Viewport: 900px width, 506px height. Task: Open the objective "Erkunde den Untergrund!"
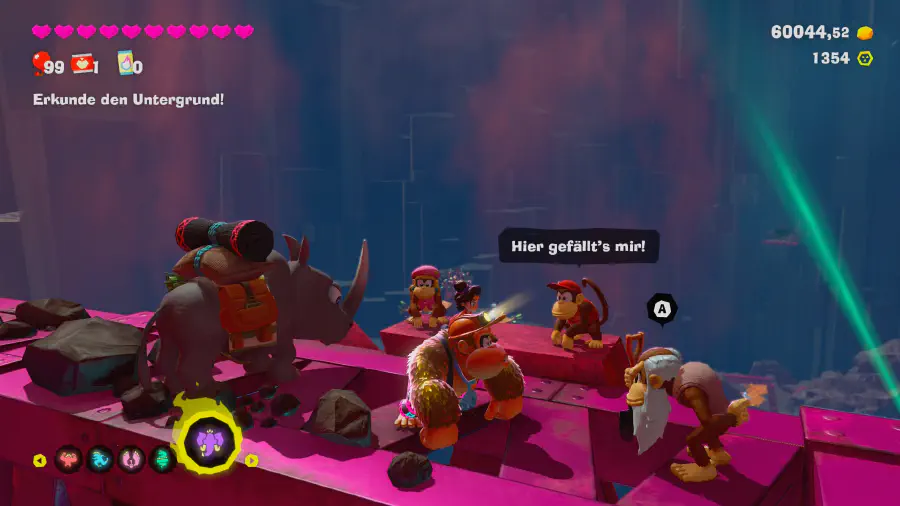(x=128, y=99)
